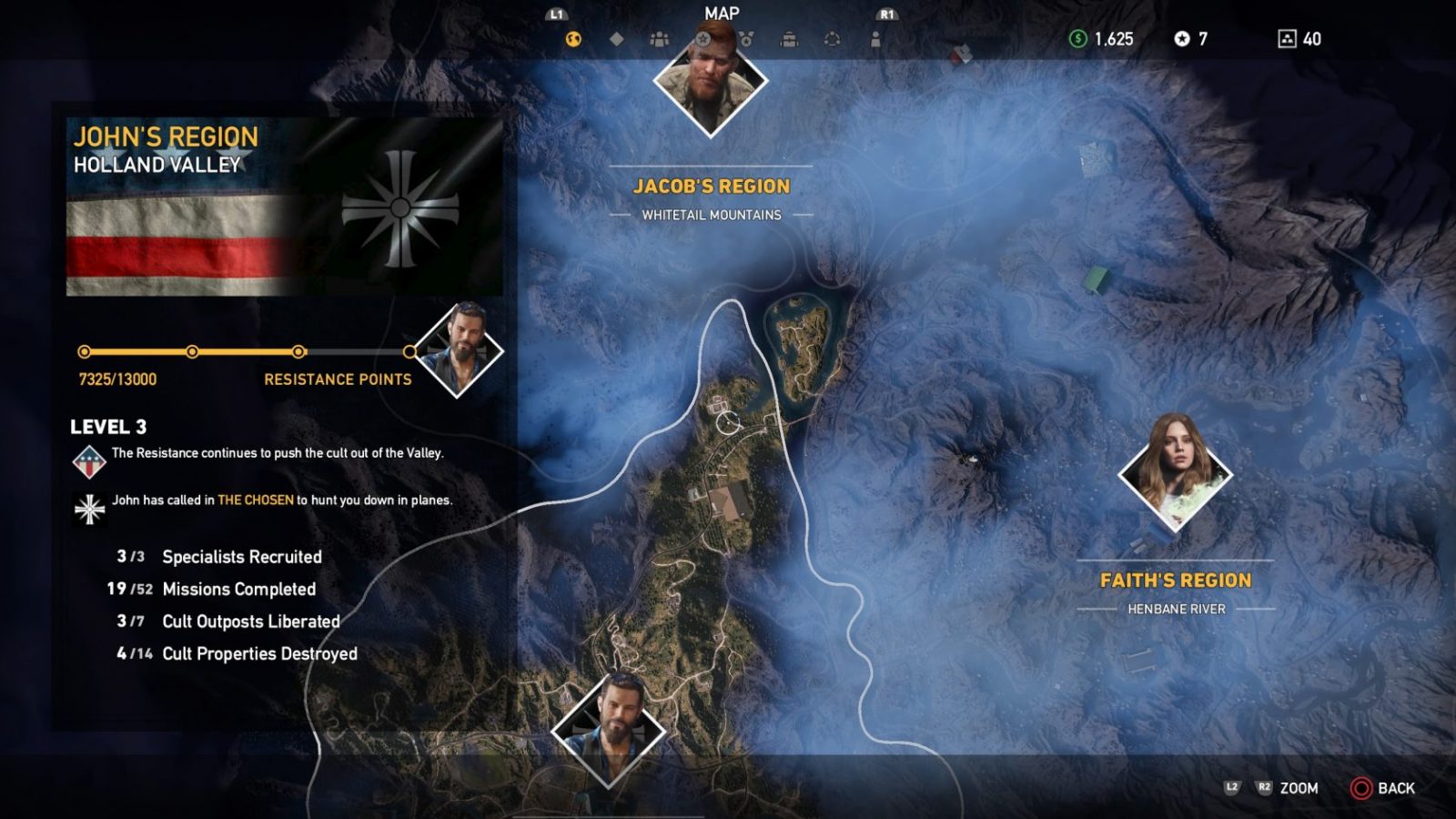Click the Far Cry Arcade icon

tap(831, 40)
